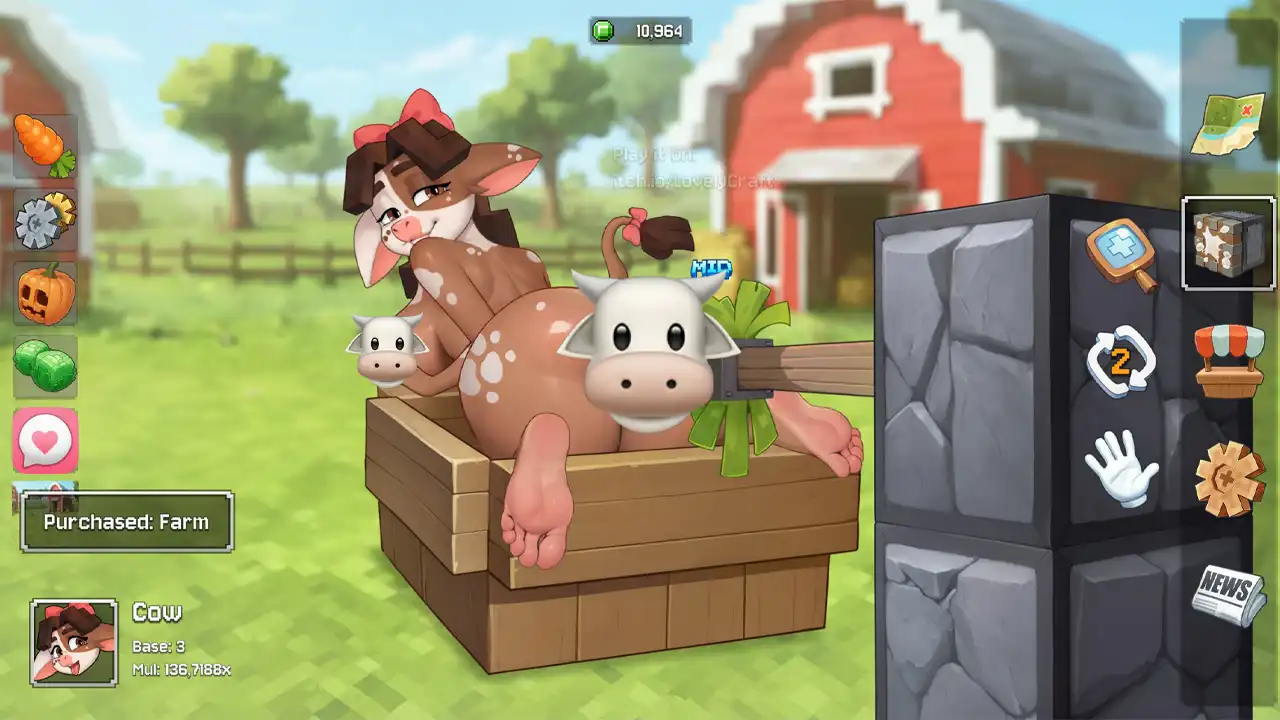Activate the number 2 cycle arrows
Screen dimensions: 1280x720
[x=1121, y=361]
